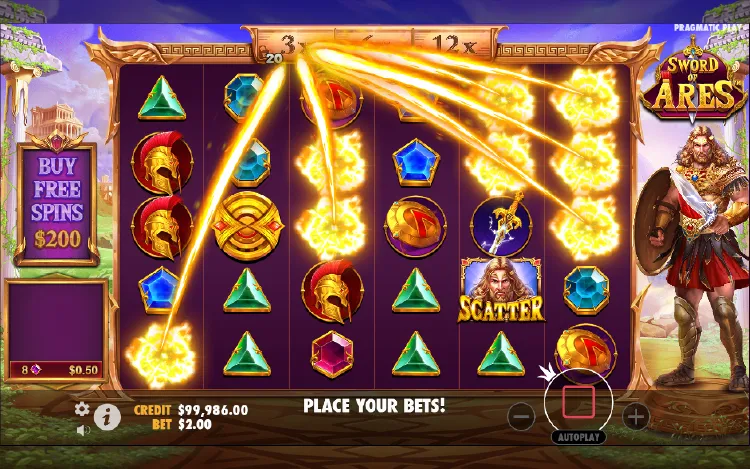Decrease the bet with minus button
Image resolution: width=750 pixels, height=469 pixels.
521,415
